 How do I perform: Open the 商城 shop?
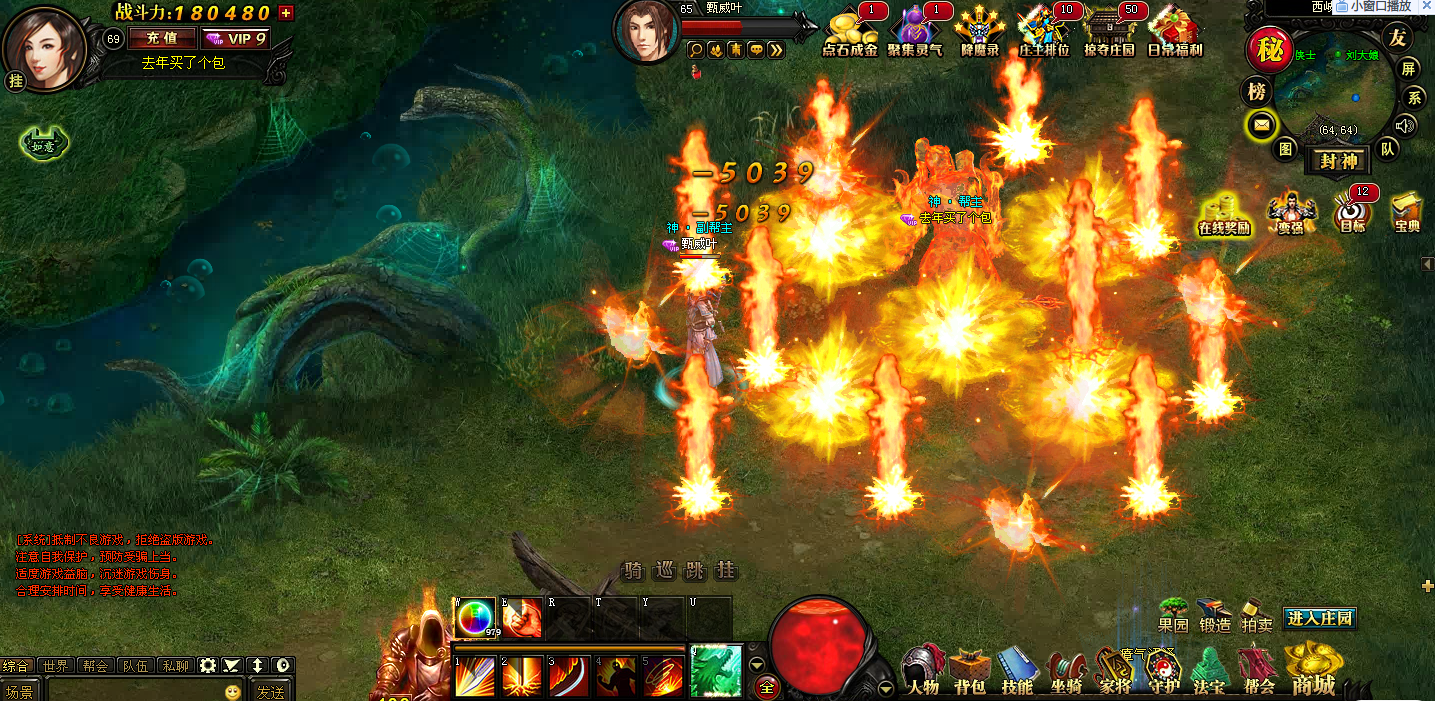pos(1313,670)
